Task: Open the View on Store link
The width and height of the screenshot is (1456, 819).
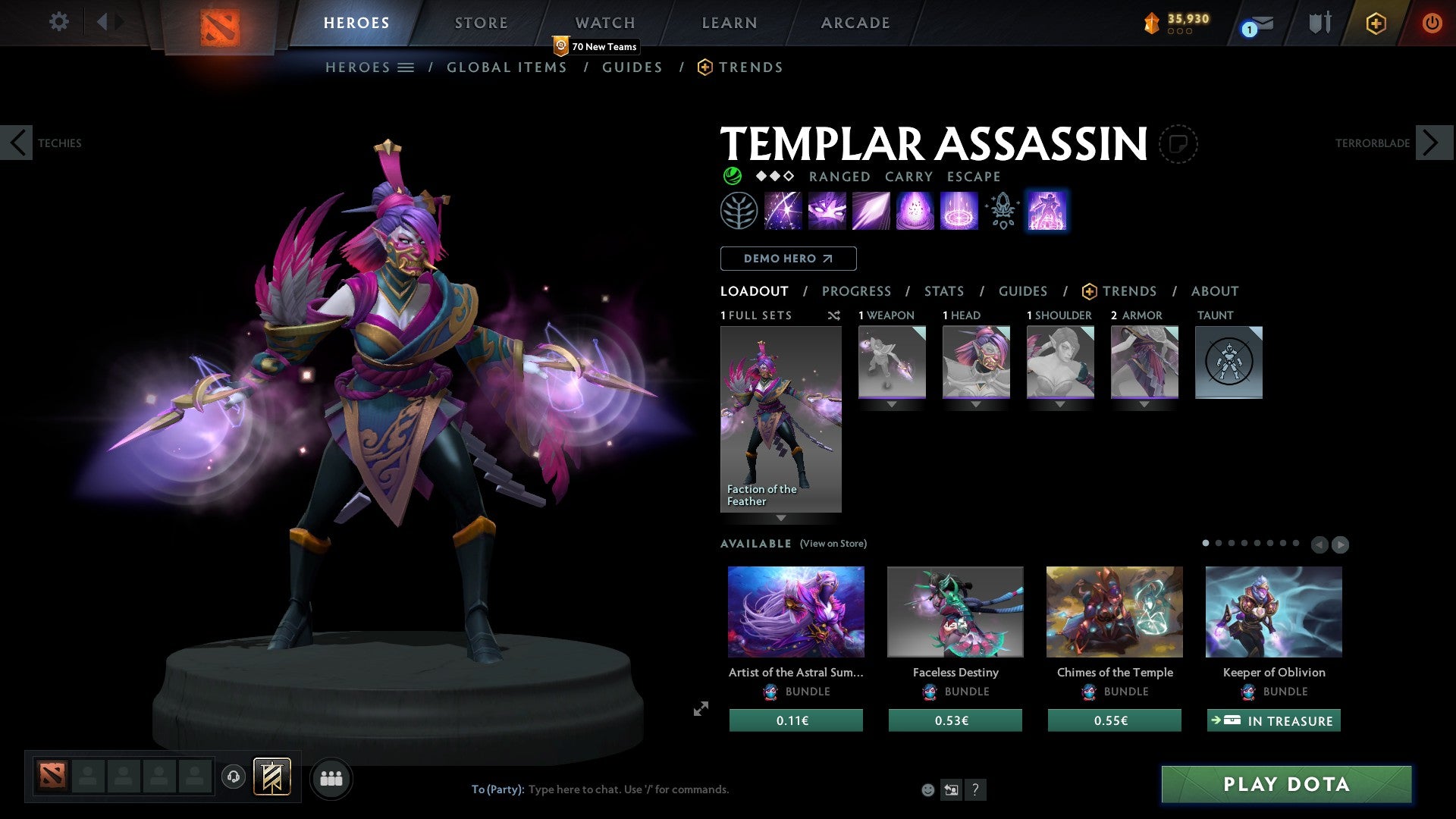Action: [x=834, y=543]
